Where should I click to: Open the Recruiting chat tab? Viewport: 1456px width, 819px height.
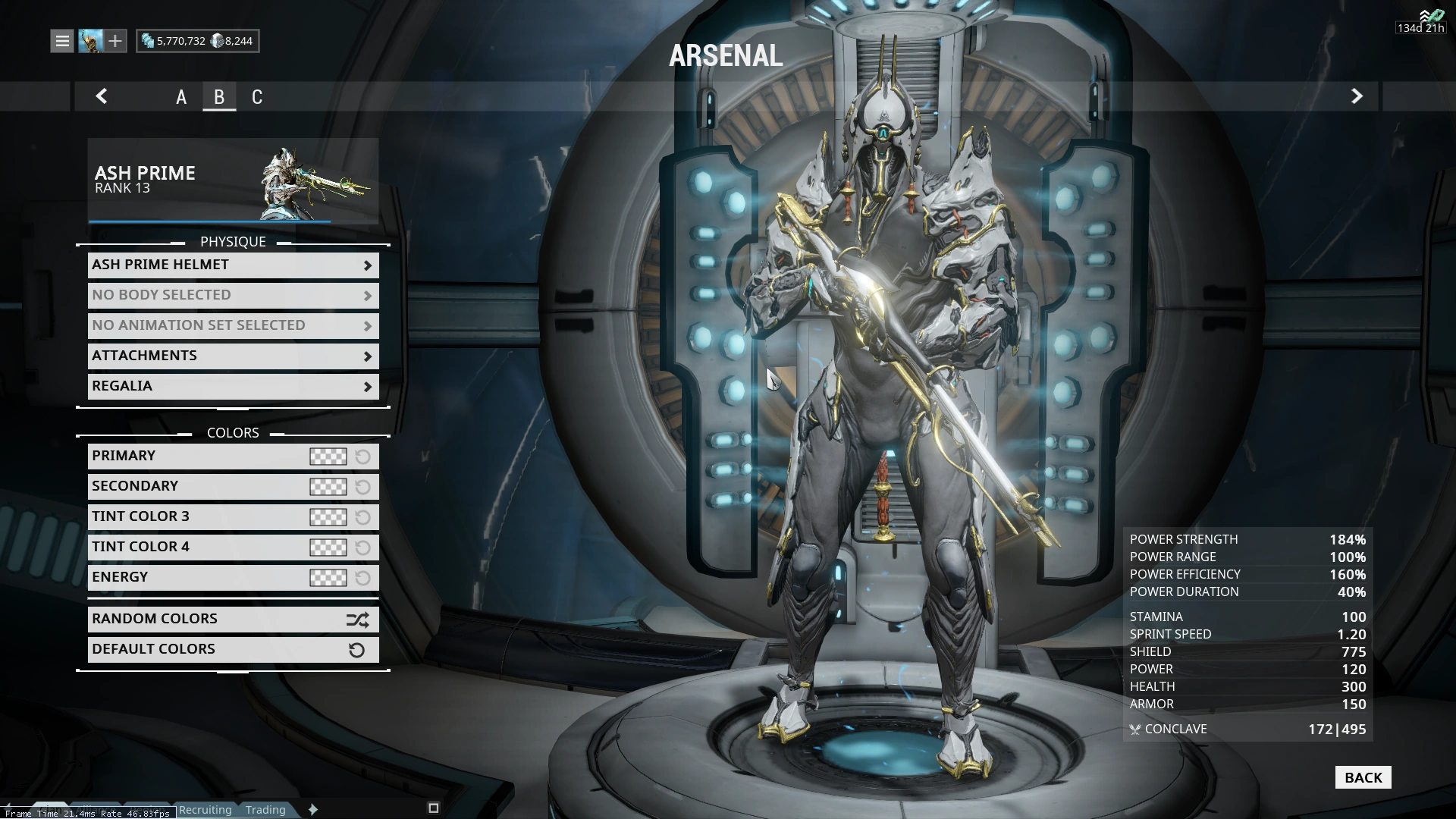pyautogui.click(x=205, y=810)
